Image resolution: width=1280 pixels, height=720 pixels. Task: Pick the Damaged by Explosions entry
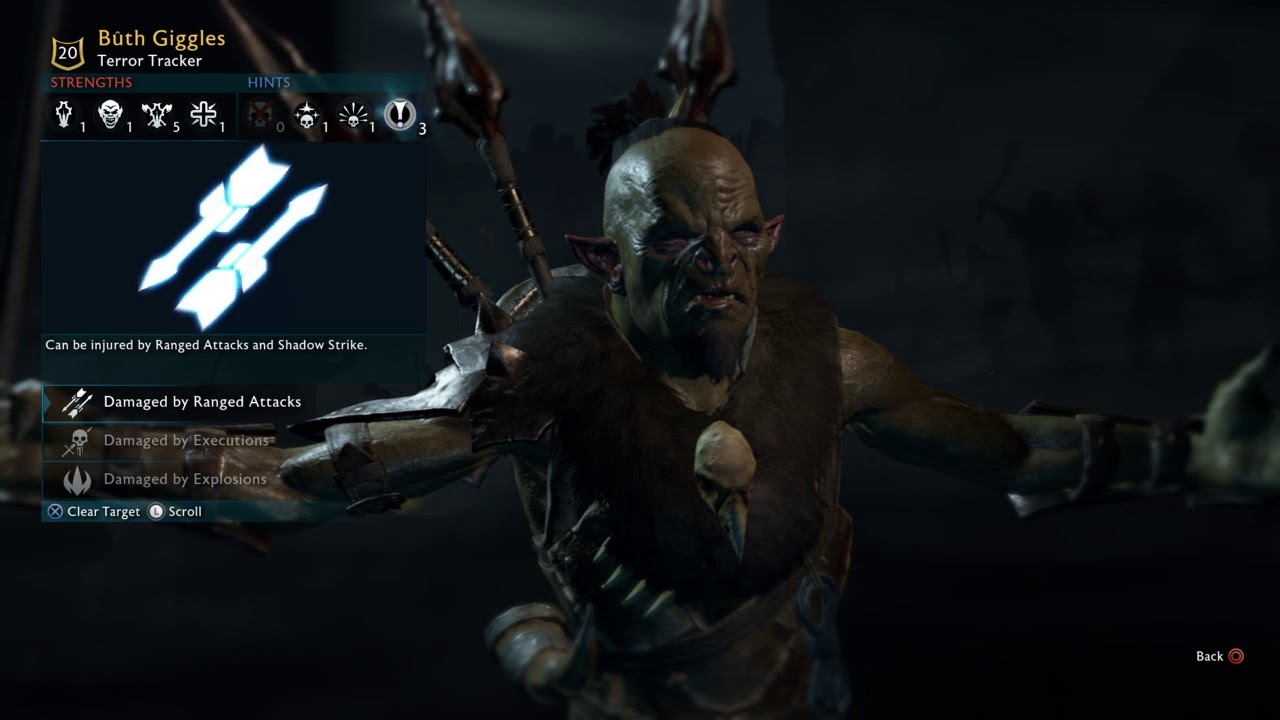(184, 479)
